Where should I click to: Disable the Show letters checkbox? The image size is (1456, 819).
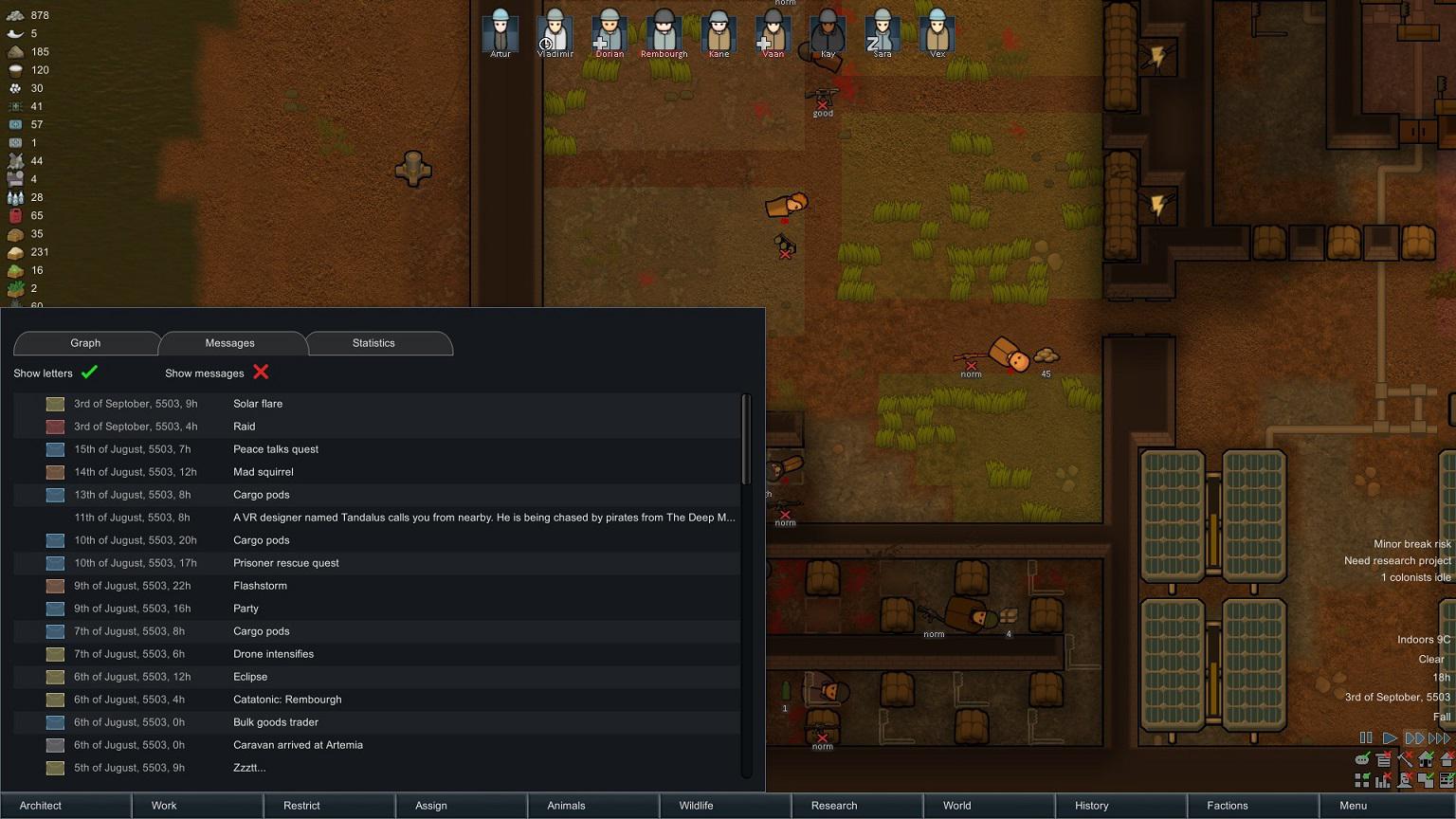(x=89, y=373)
